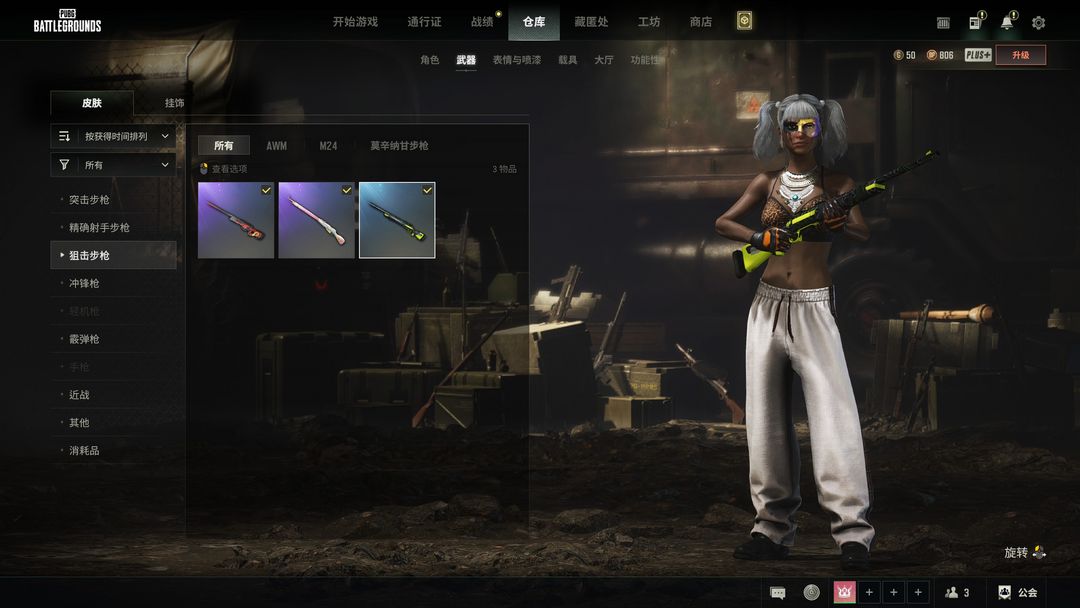Click the red 升级 upgrade button
Screen dimensions: 1080x608
1020,55
